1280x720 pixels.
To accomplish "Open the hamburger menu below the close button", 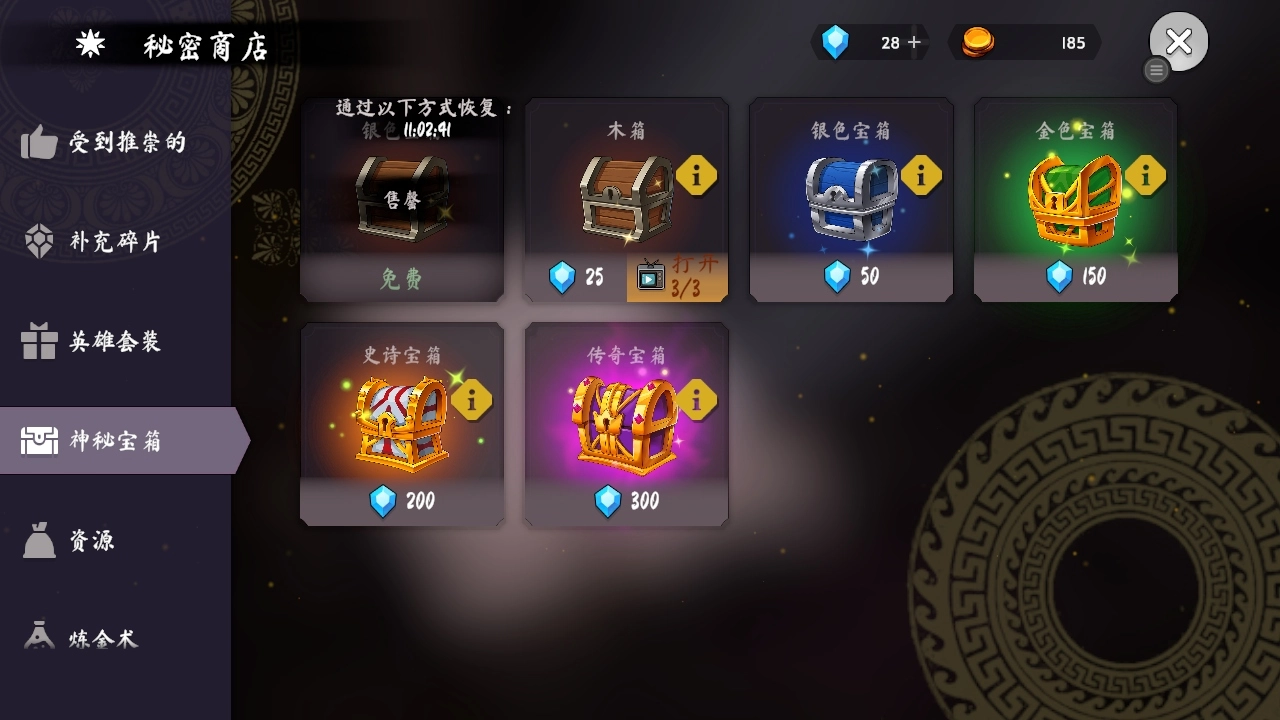I will click(x=1157, y=70).
